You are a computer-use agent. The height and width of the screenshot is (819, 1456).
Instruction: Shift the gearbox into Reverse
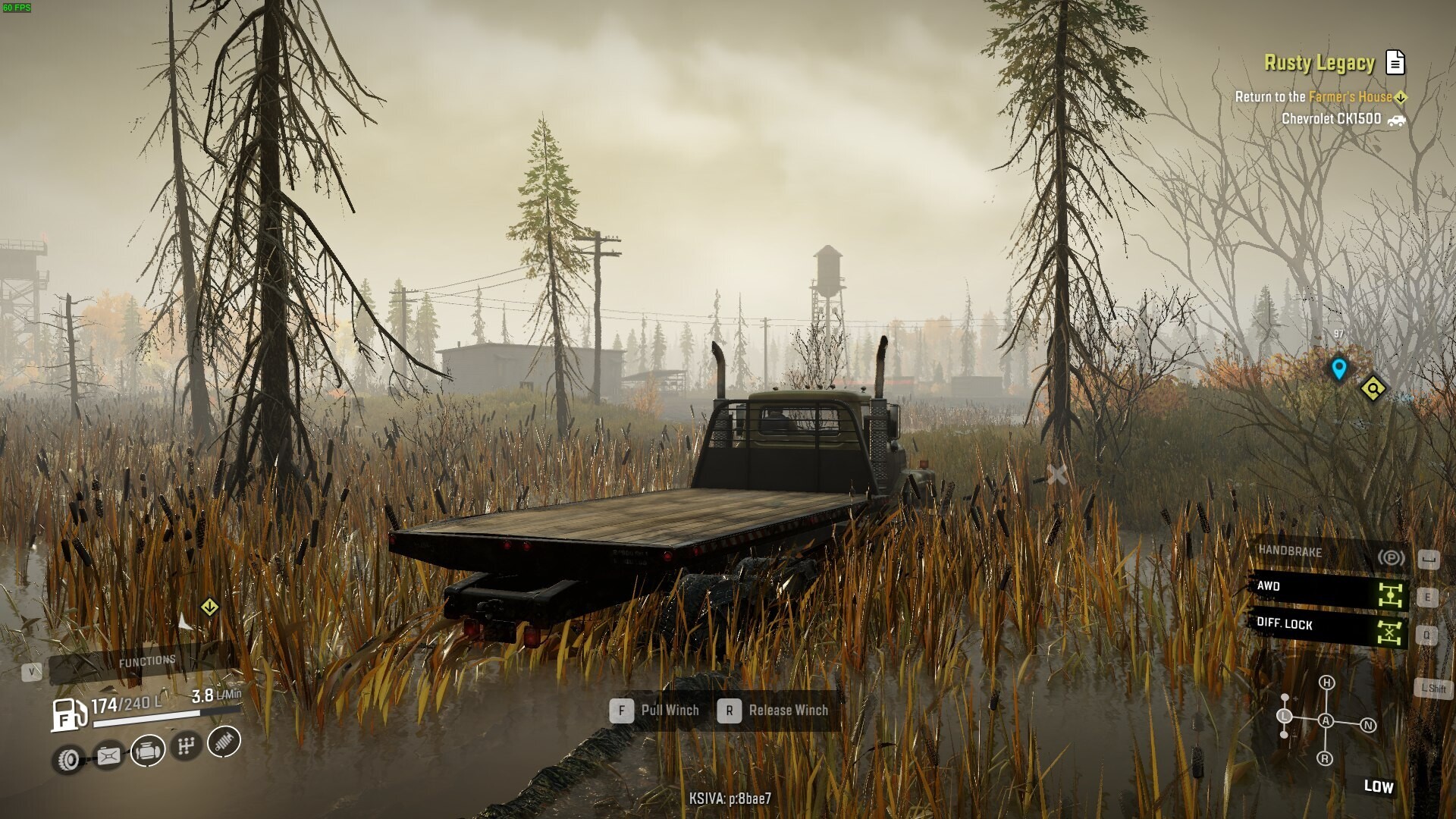tap(1325, 758)
